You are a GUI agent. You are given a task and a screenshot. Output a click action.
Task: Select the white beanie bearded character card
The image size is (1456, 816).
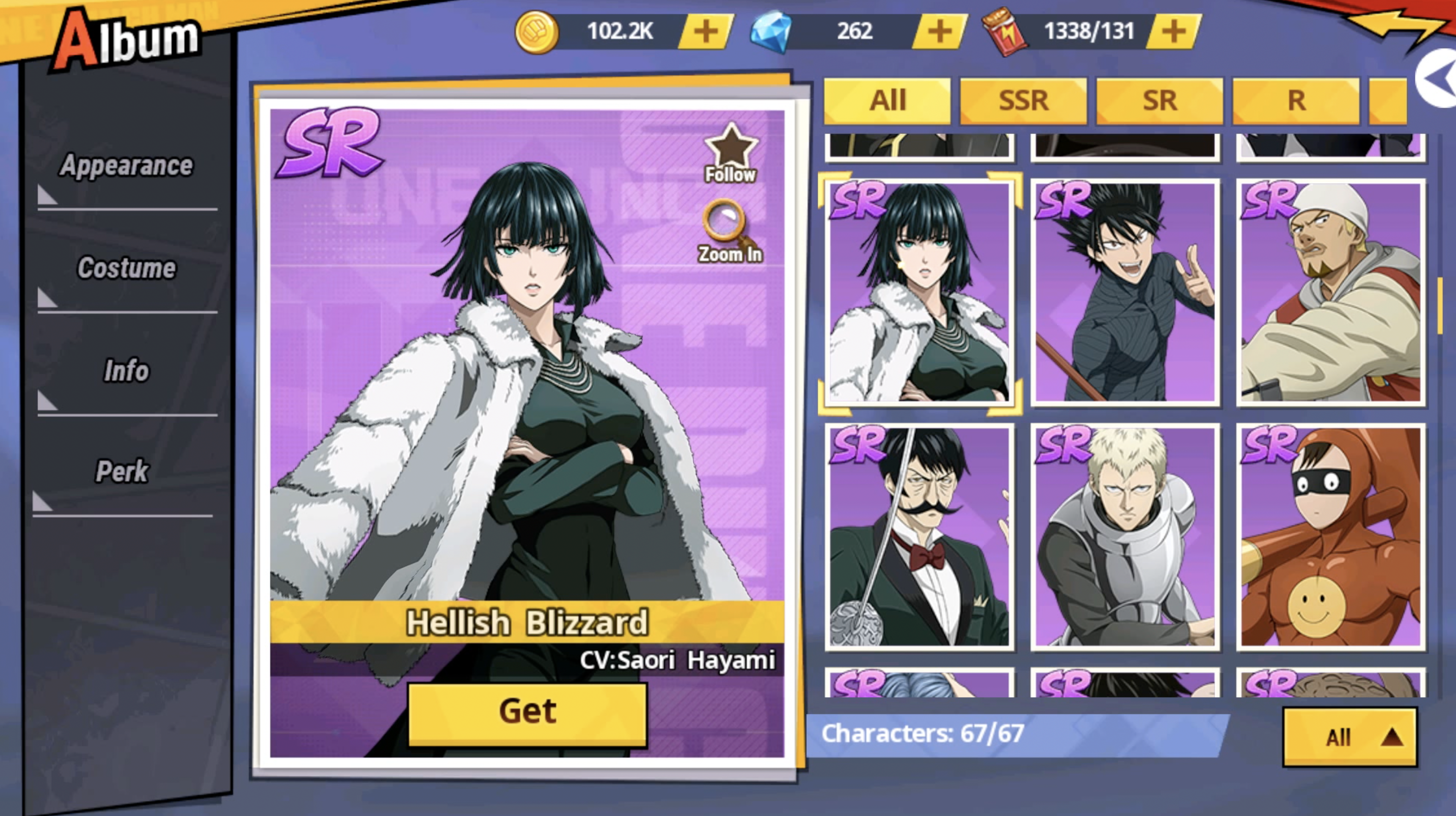pyautogui.click(x=1331, y=293)
